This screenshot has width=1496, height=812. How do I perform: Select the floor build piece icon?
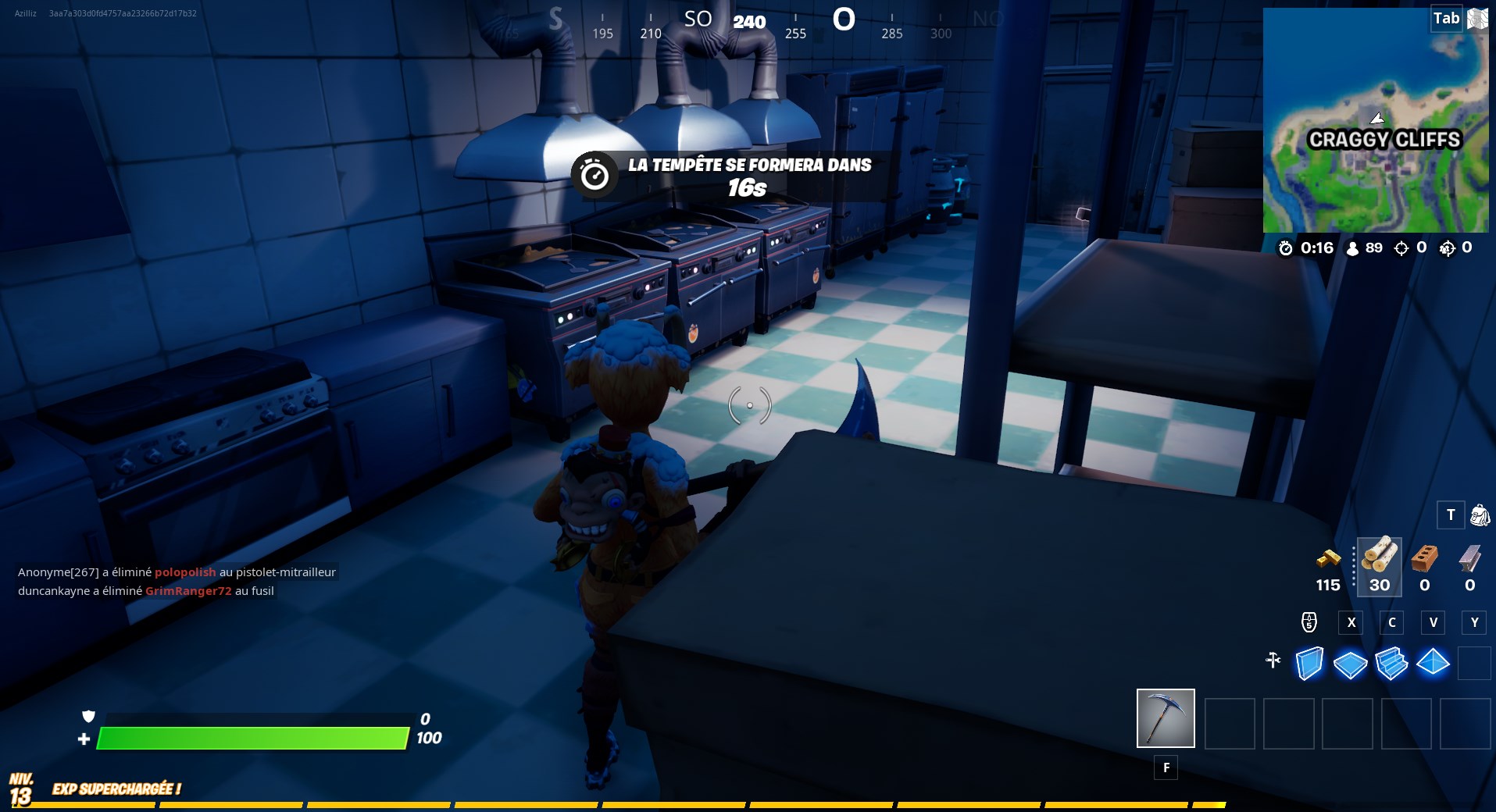tap(1351, 663)
